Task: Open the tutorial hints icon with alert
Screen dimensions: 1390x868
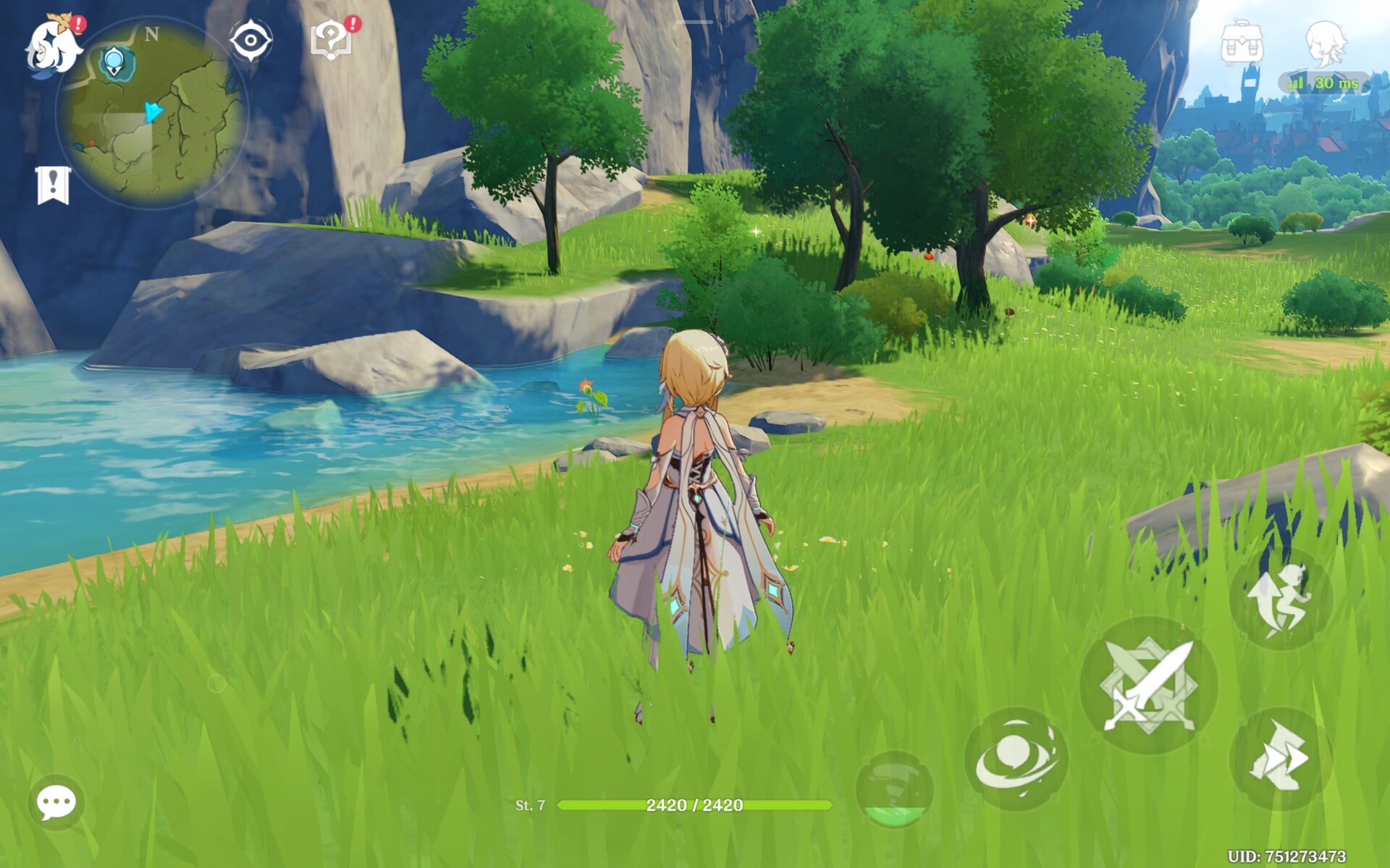Action: pyautogui.click(x=331, y=39)
